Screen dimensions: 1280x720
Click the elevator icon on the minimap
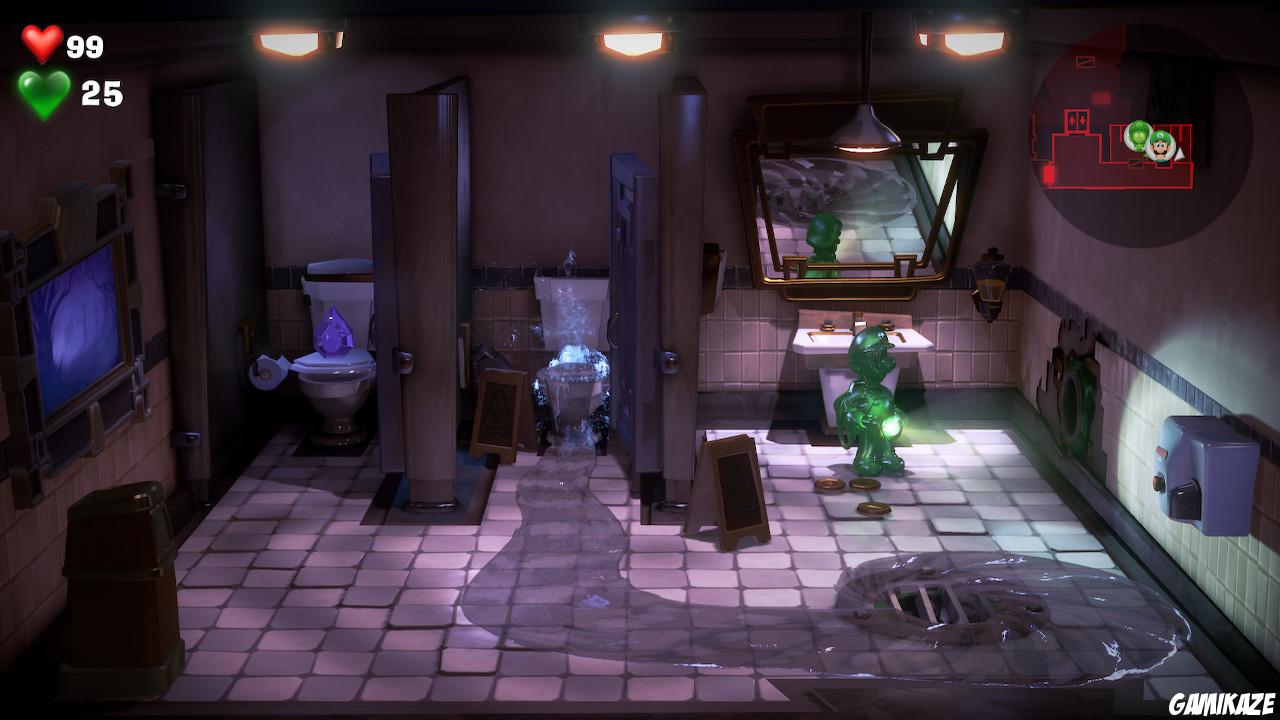pyautogui.click(x=1076, y=120)
